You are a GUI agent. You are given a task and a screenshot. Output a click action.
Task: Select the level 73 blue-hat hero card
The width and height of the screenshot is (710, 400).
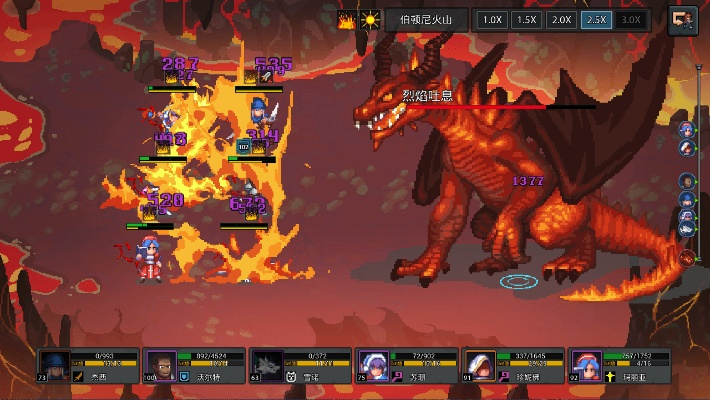click(x=88, y=365)
